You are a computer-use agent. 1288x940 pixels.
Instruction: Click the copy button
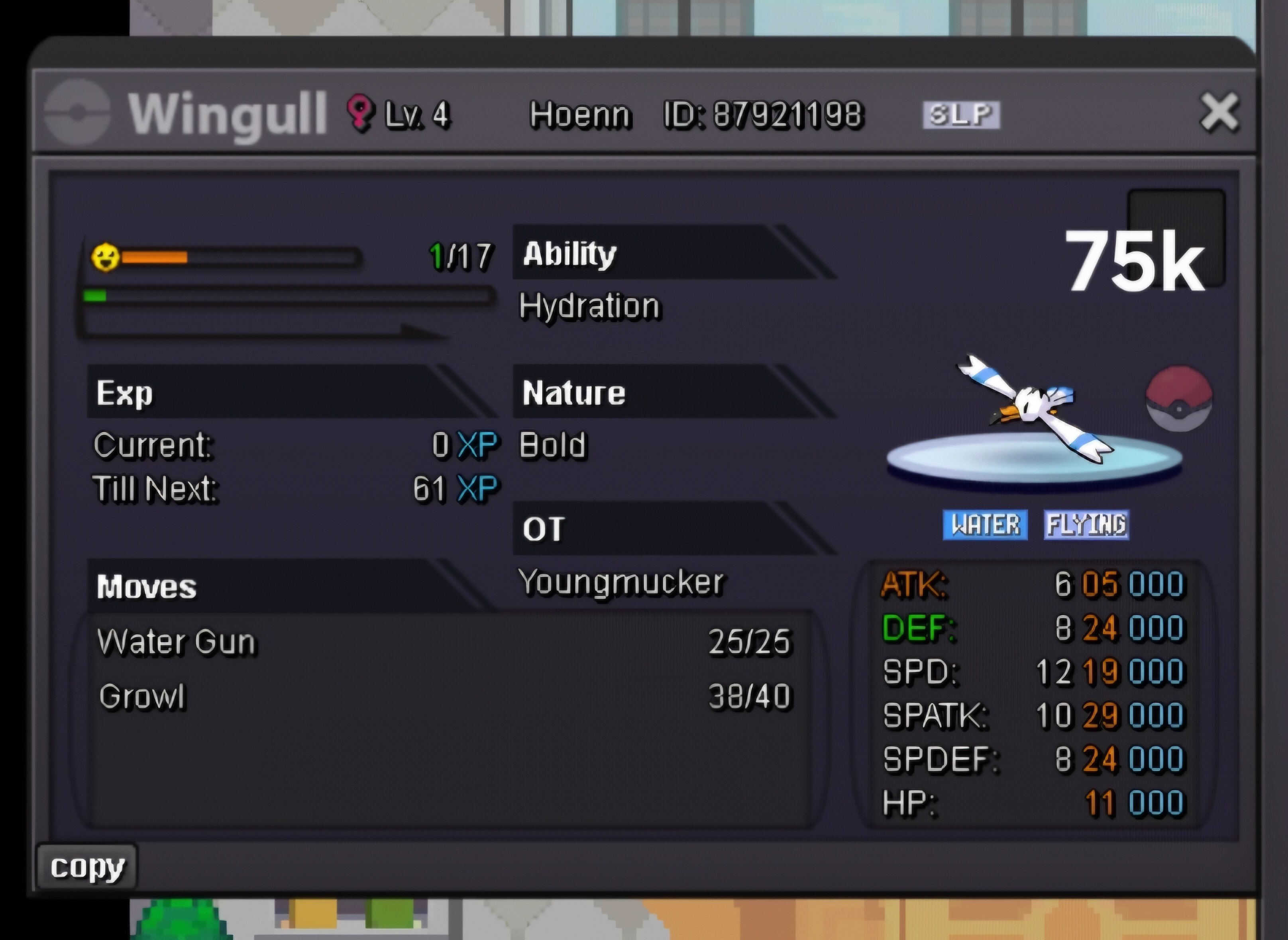(87, 867)
